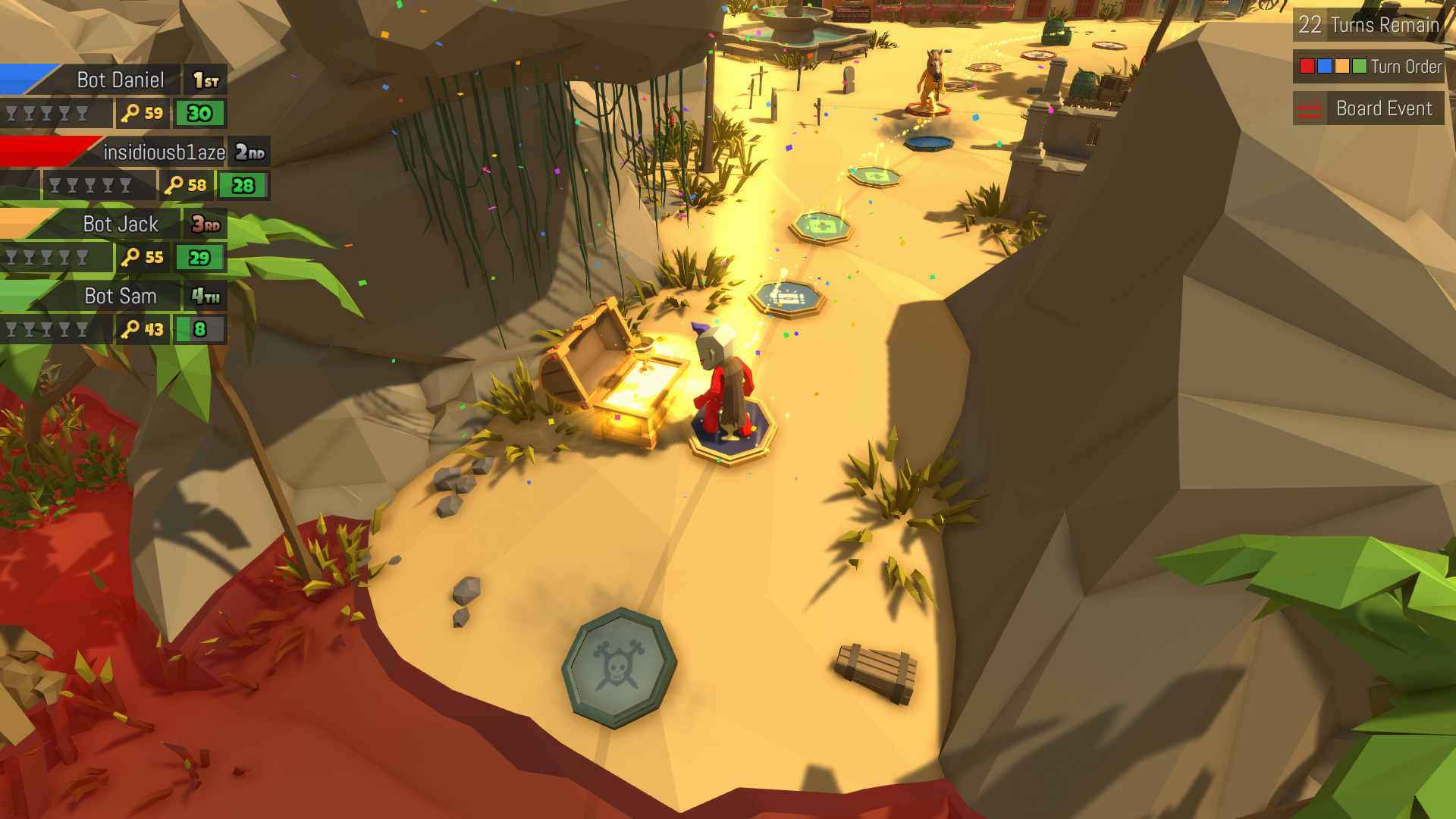
Task: Click the Turn Order indicator
Action: [x=1369, y=67]
